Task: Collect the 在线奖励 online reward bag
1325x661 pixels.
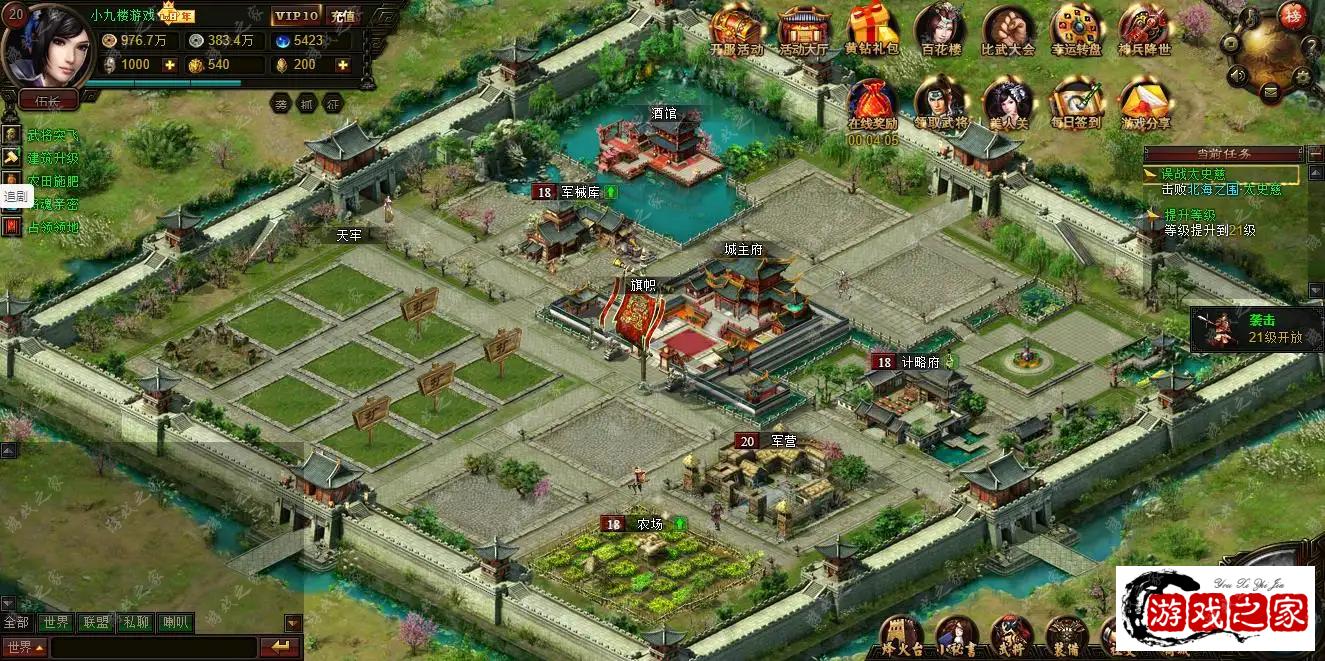Action: pyautogui.click(x=872, y=104)
